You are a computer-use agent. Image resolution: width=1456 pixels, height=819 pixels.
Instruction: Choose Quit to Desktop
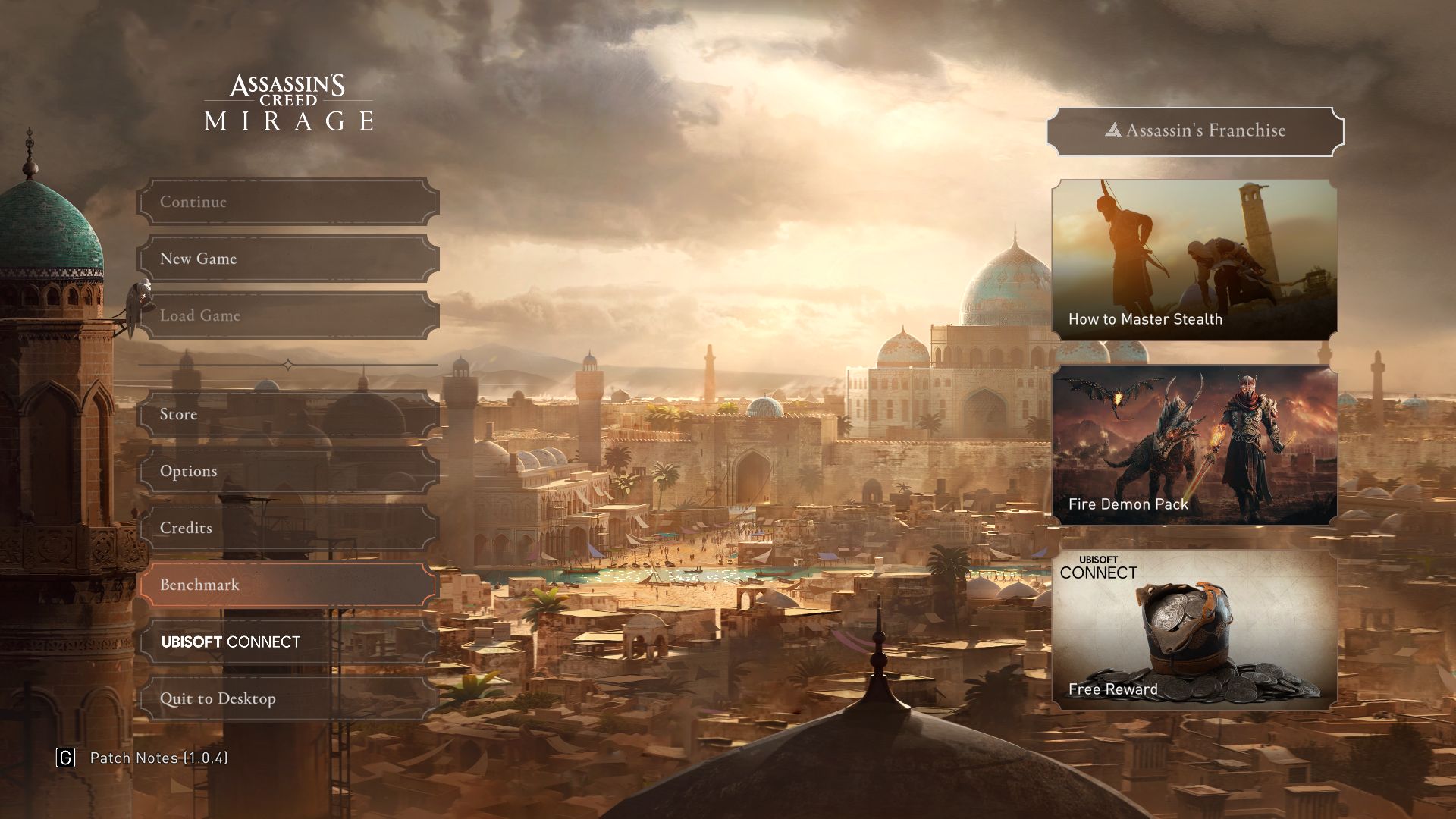click(288, 698)
